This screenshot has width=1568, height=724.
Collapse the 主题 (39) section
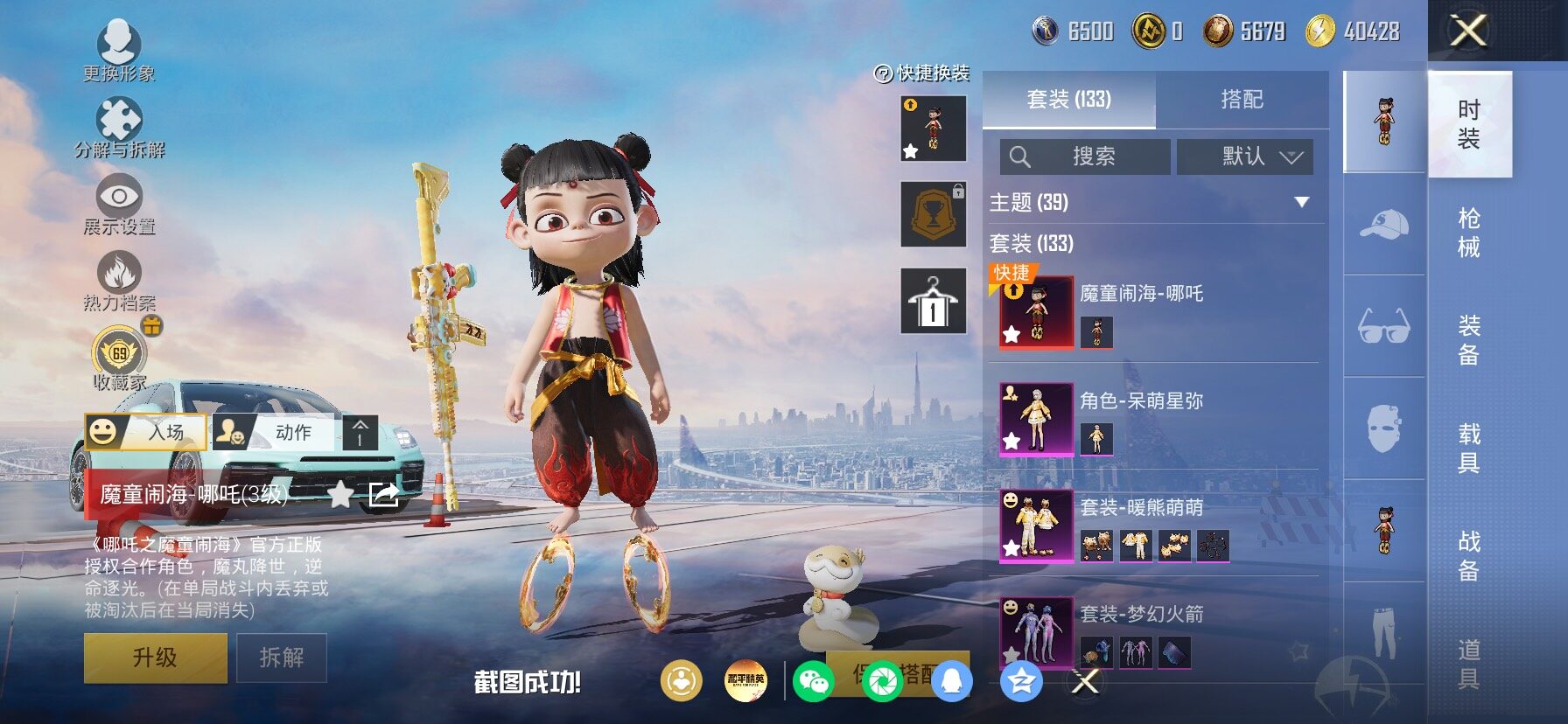click(1301, 203)
